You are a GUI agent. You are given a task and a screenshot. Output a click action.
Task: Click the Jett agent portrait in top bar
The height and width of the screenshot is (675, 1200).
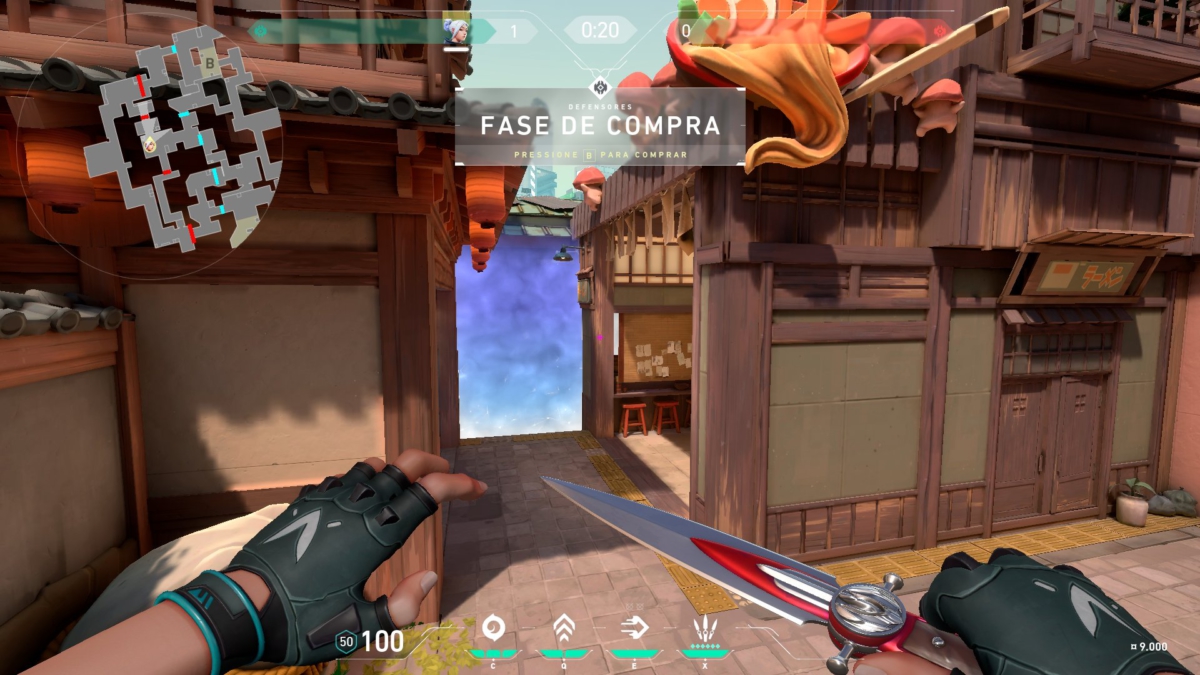tap(456, 31)
